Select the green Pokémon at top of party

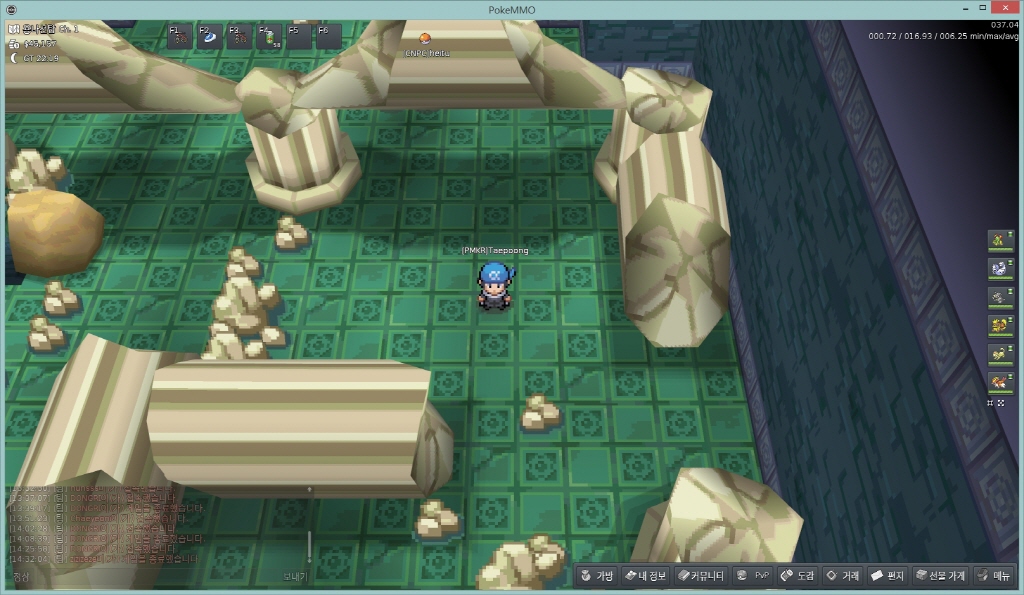coord(999,240)
